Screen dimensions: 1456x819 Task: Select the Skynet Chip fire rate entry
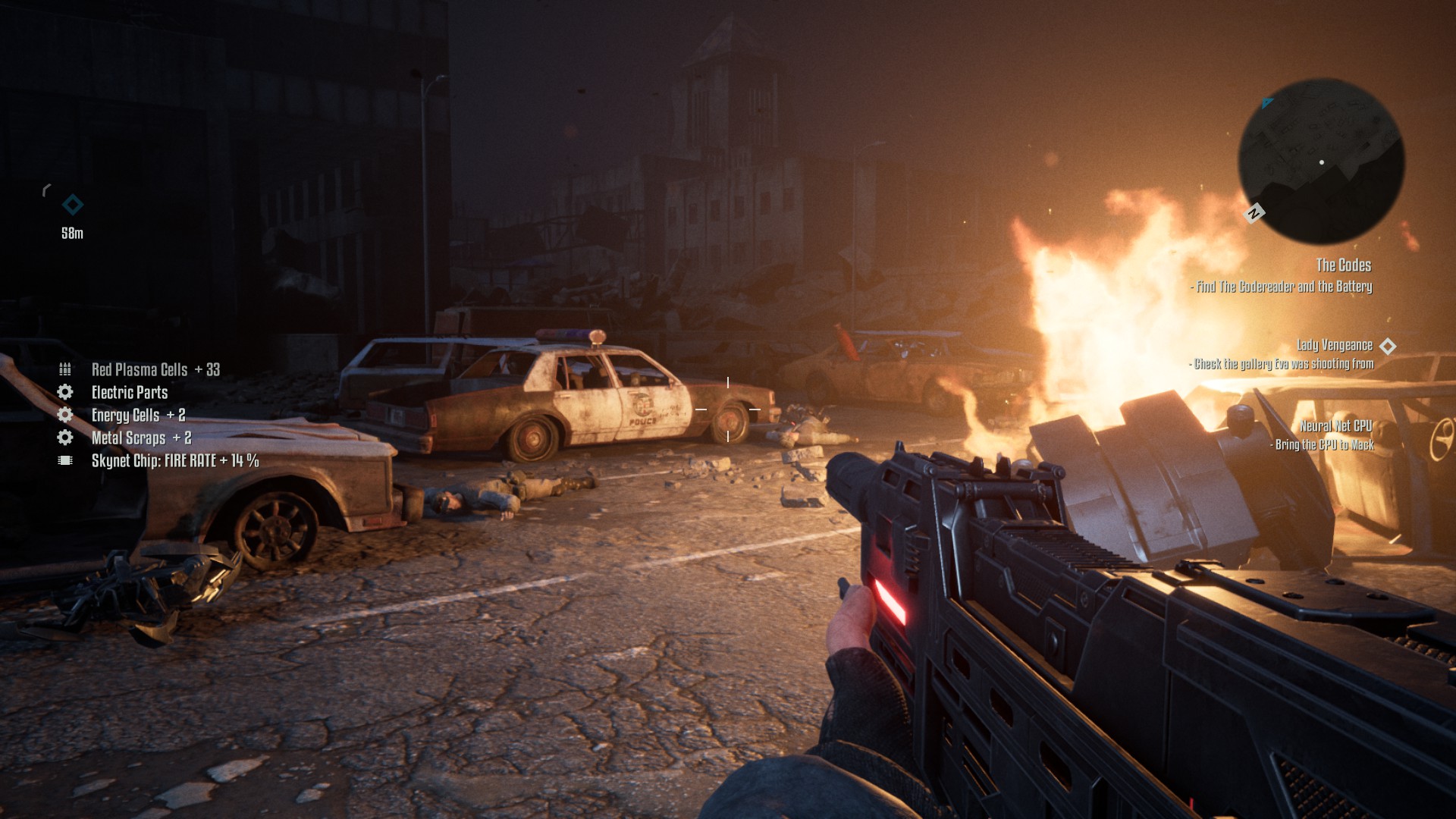(174, 461)
